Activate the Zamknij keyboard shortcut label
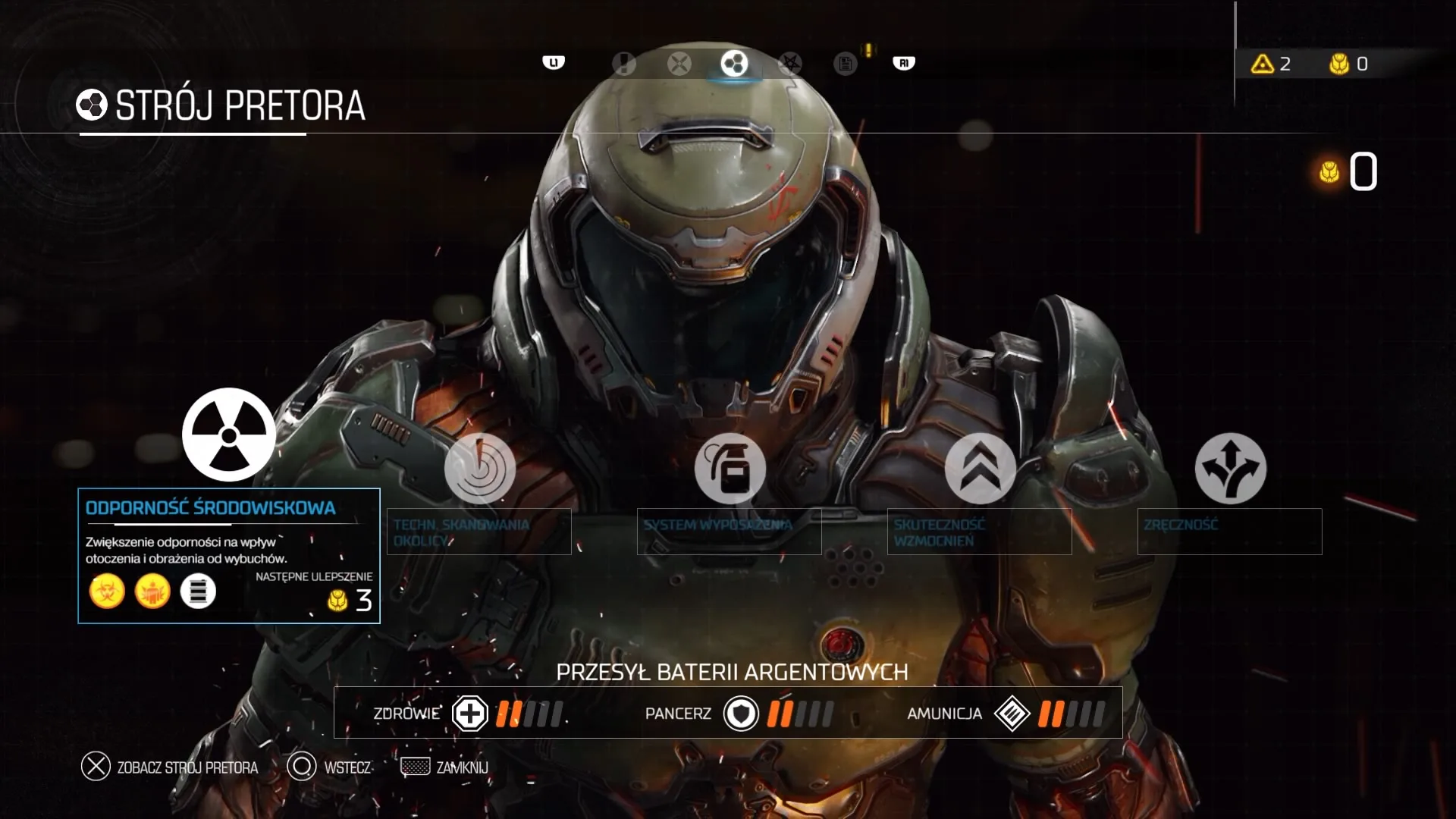This screenshot has height=819, width=1456. pyautogui.click(x=461, y=767)
